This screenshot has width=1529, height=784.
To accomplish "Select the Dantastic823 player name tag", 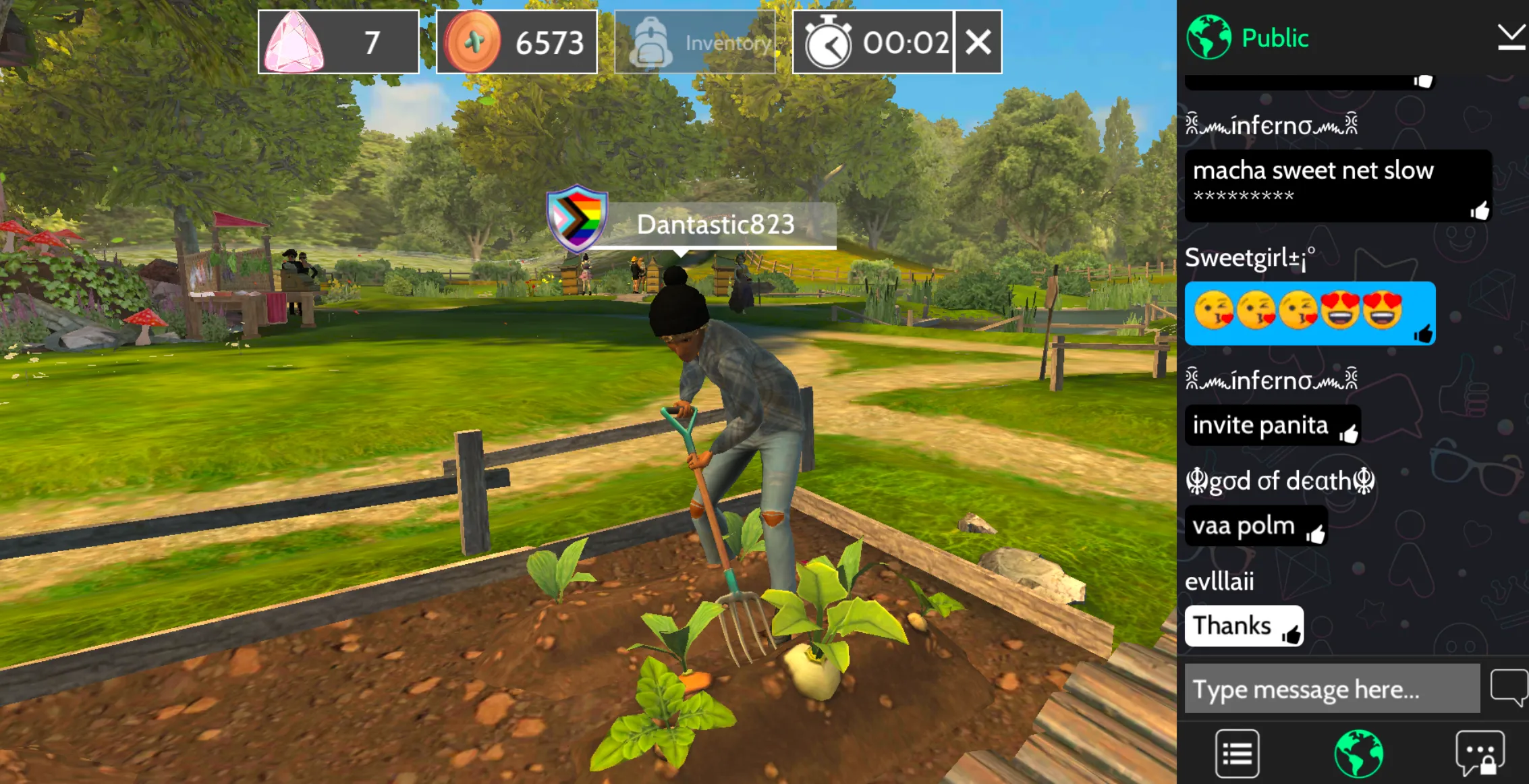I will coord(715,225).
